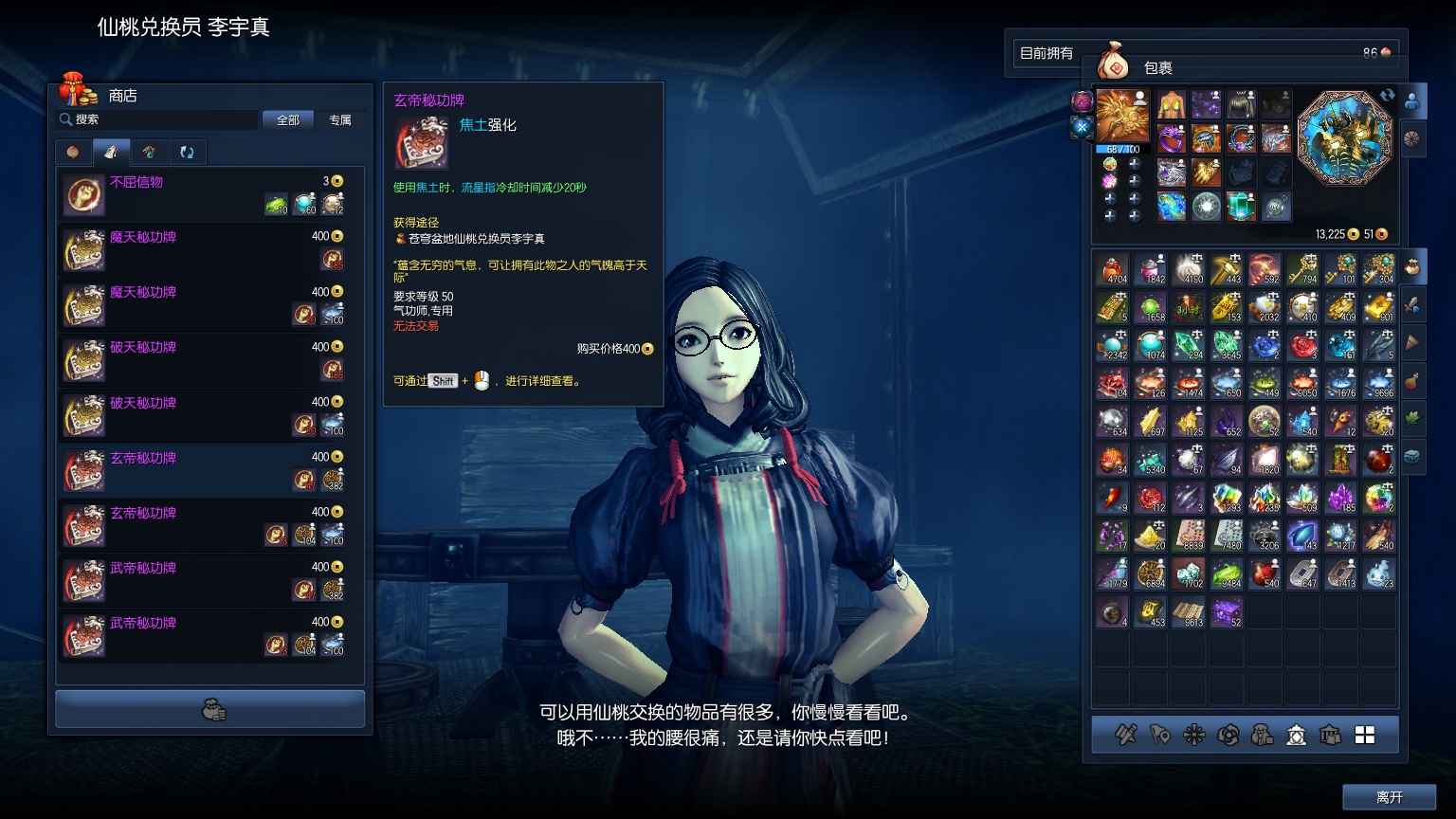The height and width of the screenshot is (819, 1456).
Task: Select the location flag icon in inventory toolbar
Action: click(1160, 735)
